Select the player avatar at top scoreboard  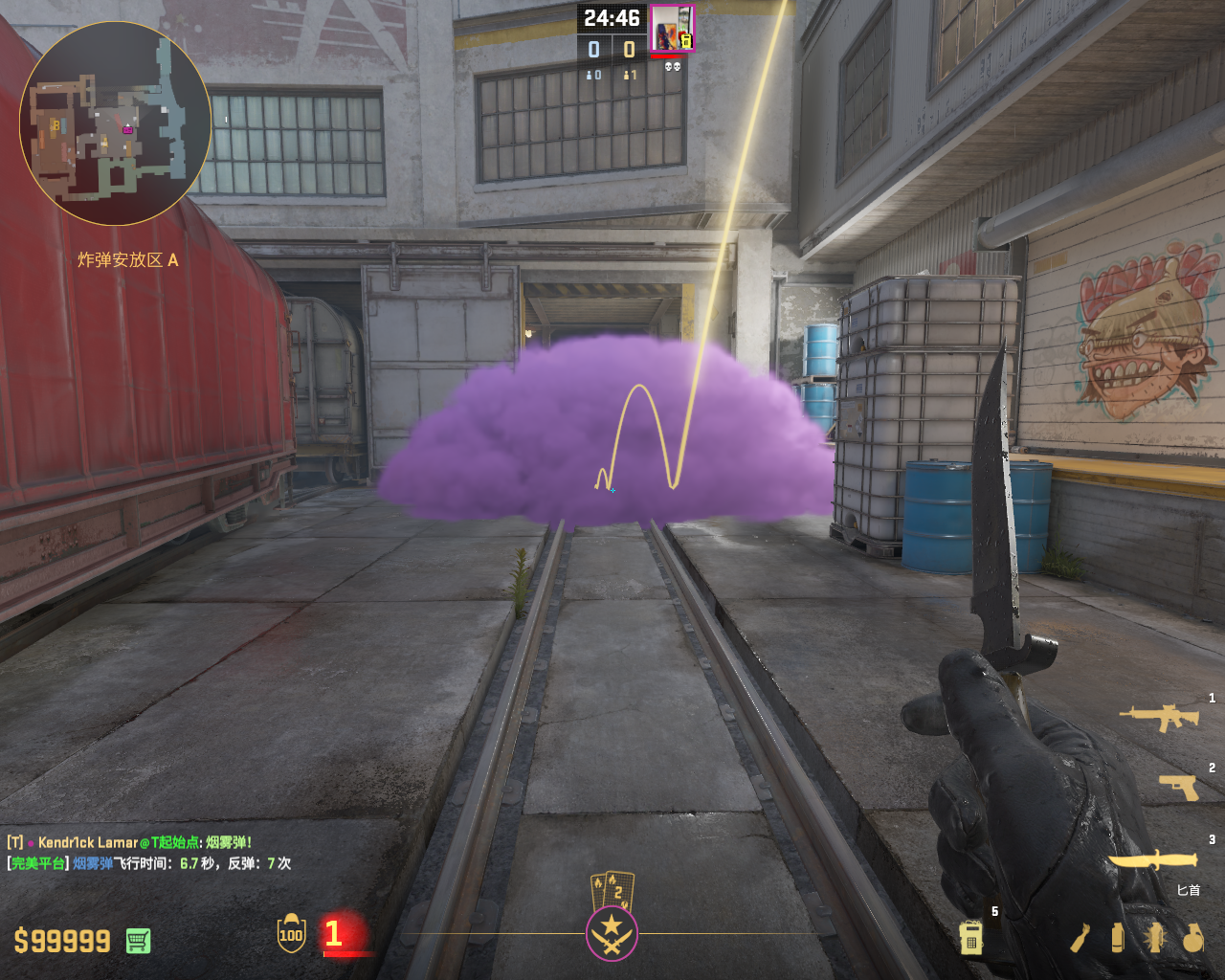click(x=672, y=29)
